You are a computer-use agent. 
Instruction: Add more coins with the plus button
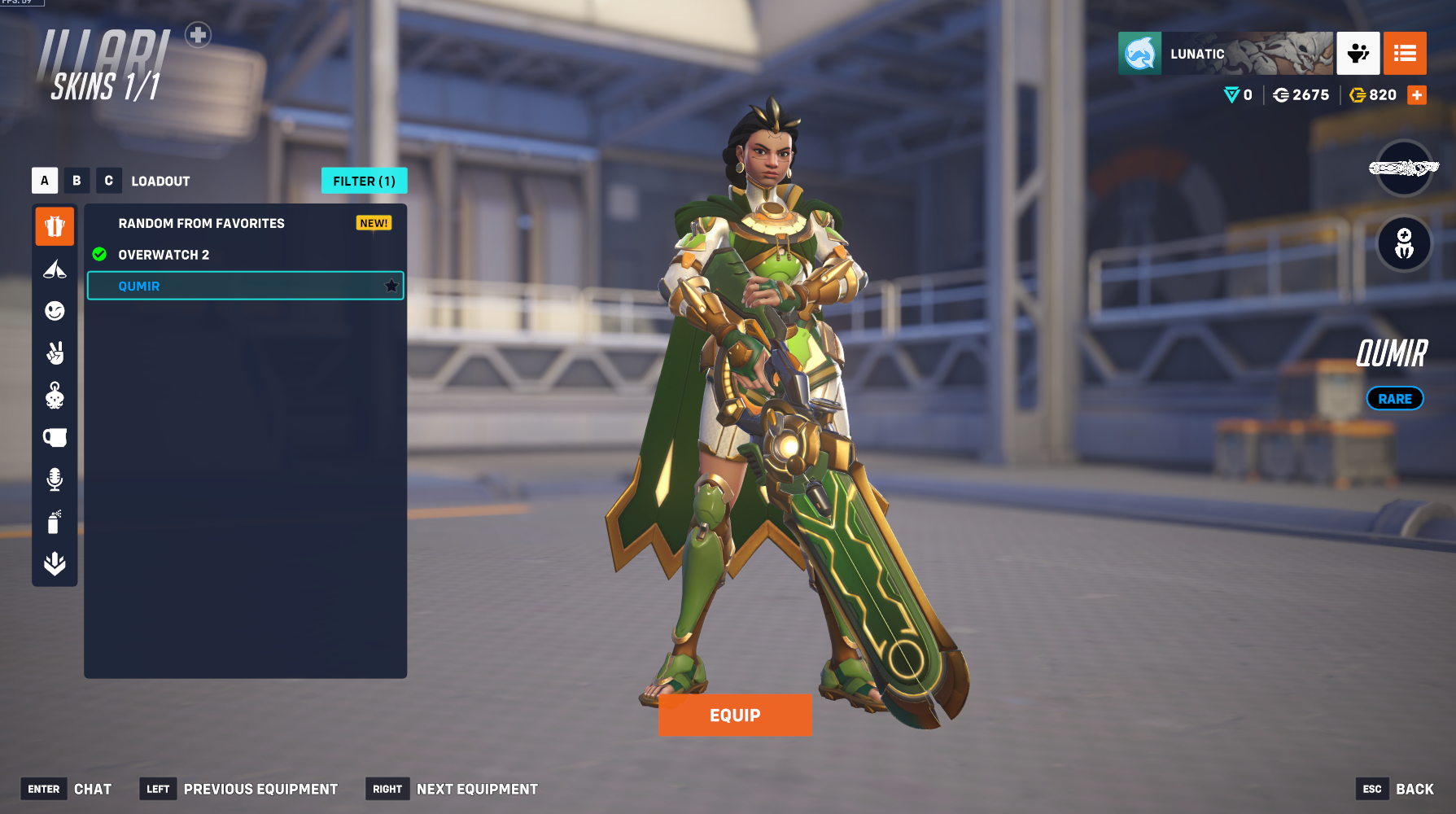click(1417, 95)
